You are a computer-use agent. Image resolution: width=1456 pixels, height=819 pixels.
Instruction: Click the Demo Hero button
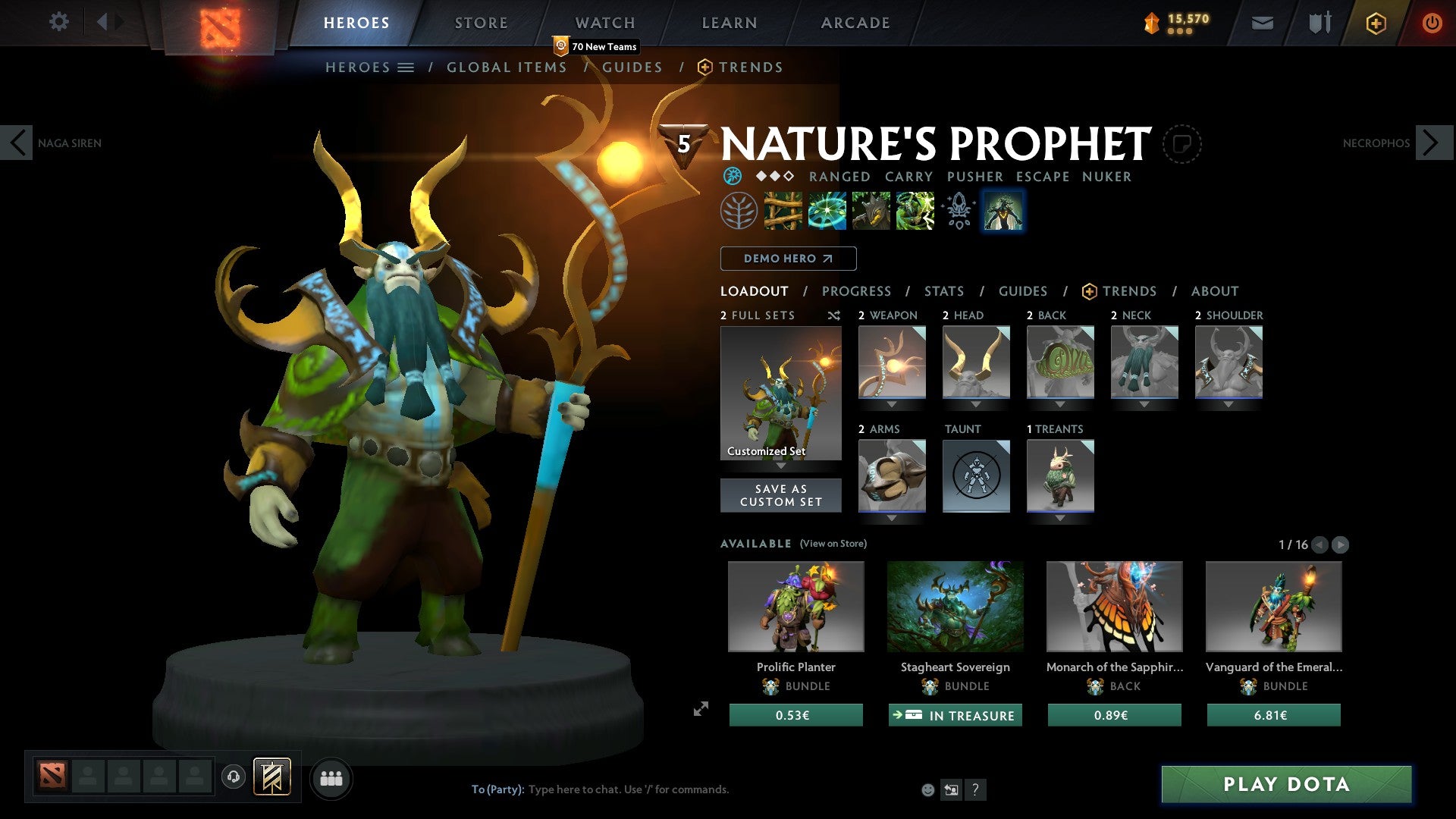[787, 259]
